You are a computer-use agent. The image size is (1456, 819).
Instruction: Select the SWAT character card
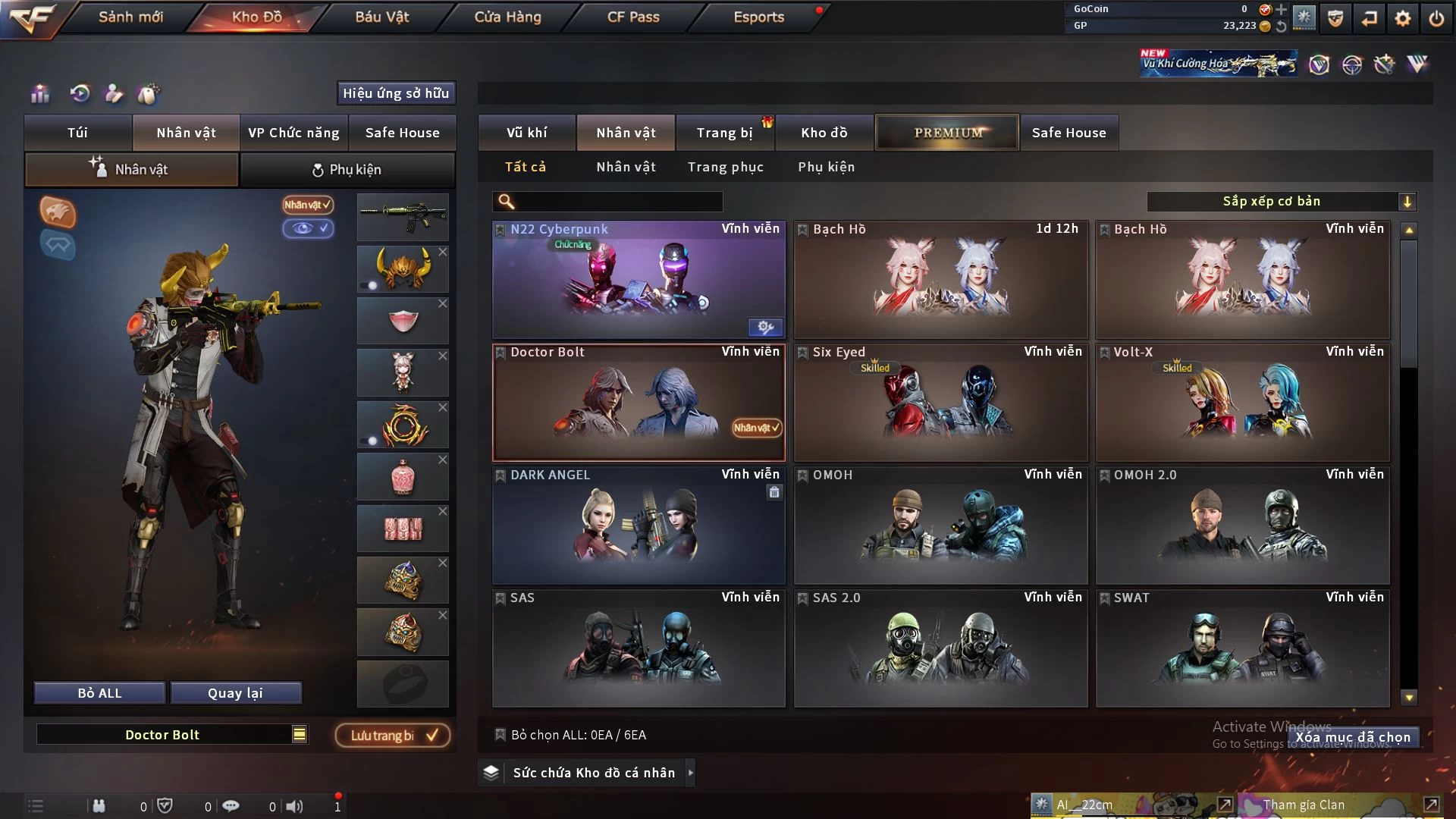point(1242,648)
